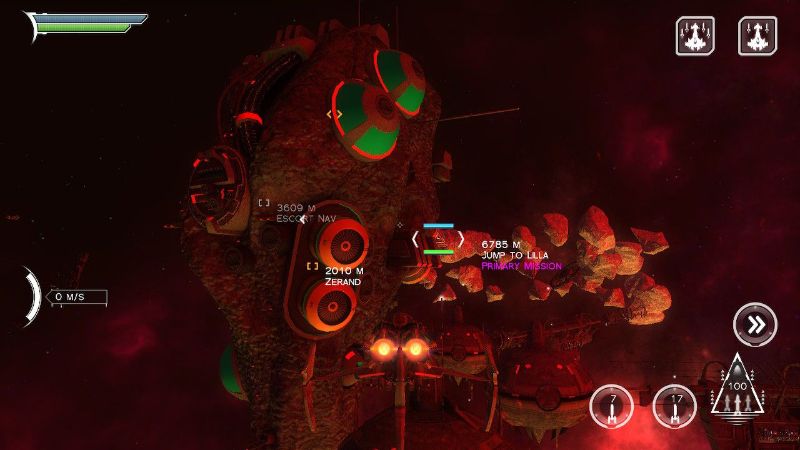Activate the double-chevron afterburner button

[x=754, y=324]
